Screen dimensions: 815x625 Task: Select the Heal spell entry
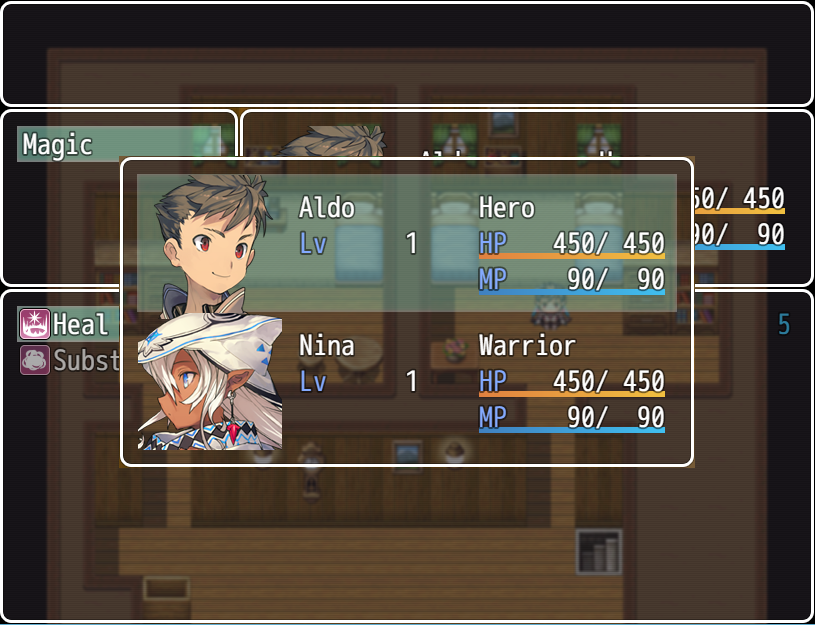(x=80, y=324)
